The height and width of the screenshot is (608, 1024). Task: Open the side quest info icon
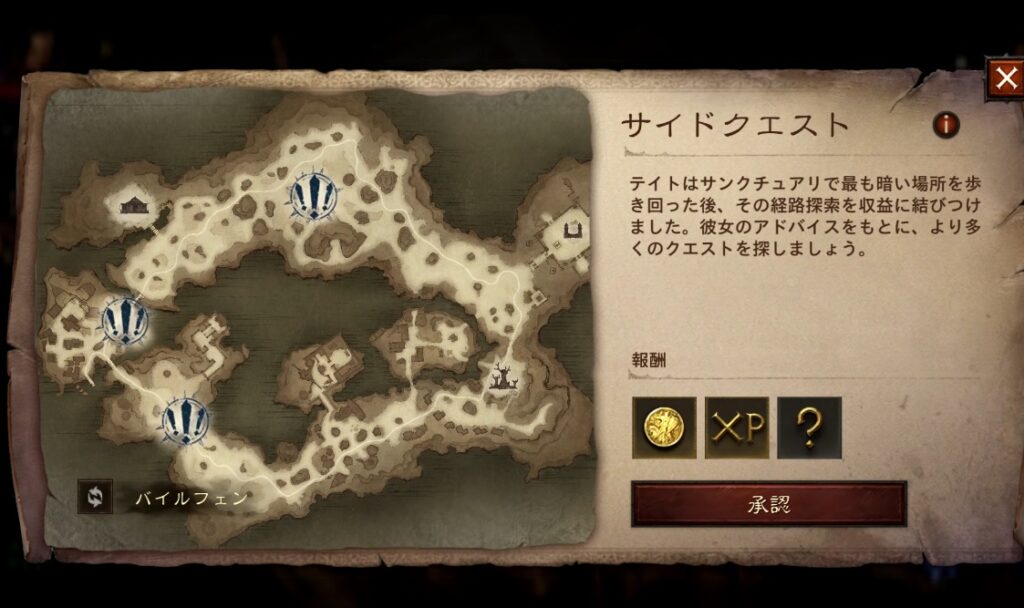(x=945, y=125)
